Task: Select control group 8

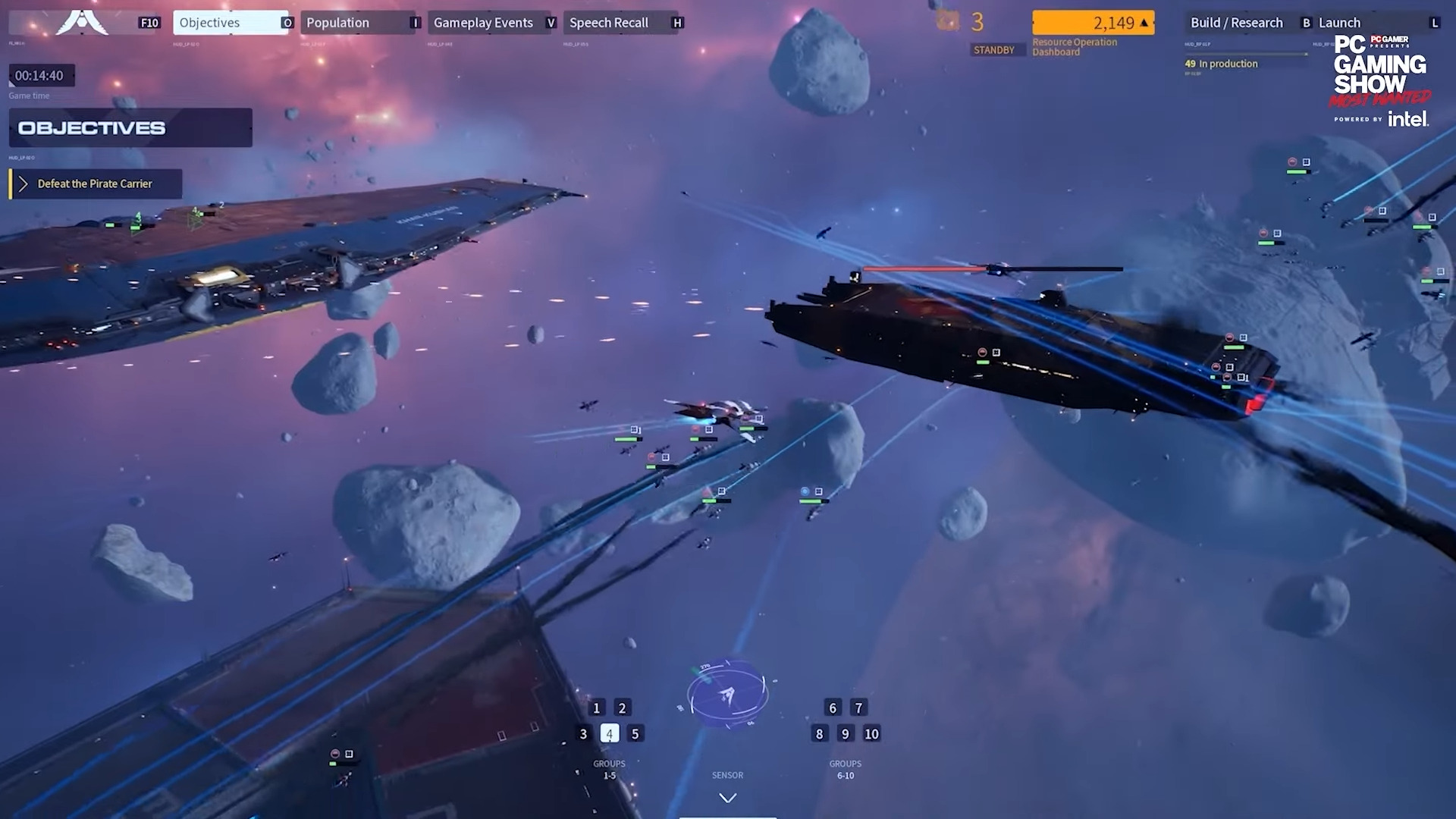Action: (819, 734)
